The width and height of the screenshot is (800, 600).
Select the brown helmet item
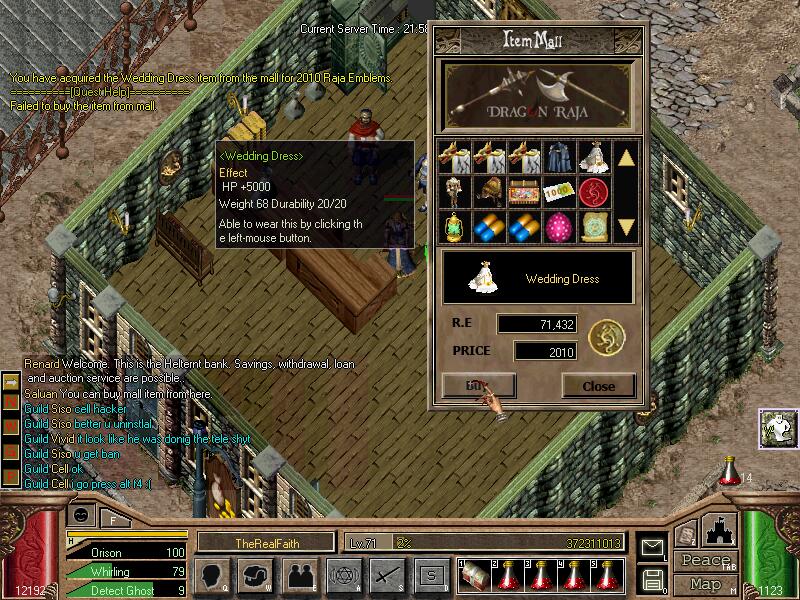(x=489, y=191)
